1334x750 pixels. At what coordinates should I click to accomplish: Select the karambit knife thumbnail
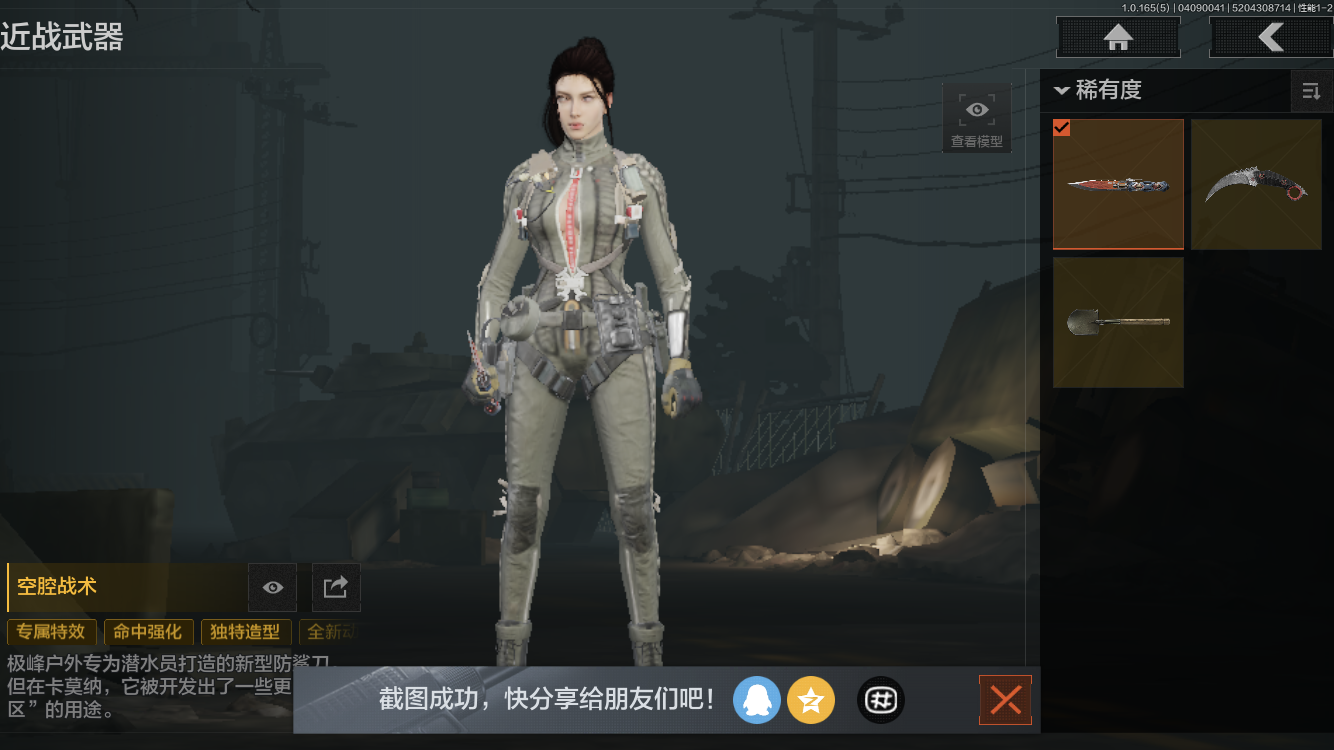coord(1256,184)
